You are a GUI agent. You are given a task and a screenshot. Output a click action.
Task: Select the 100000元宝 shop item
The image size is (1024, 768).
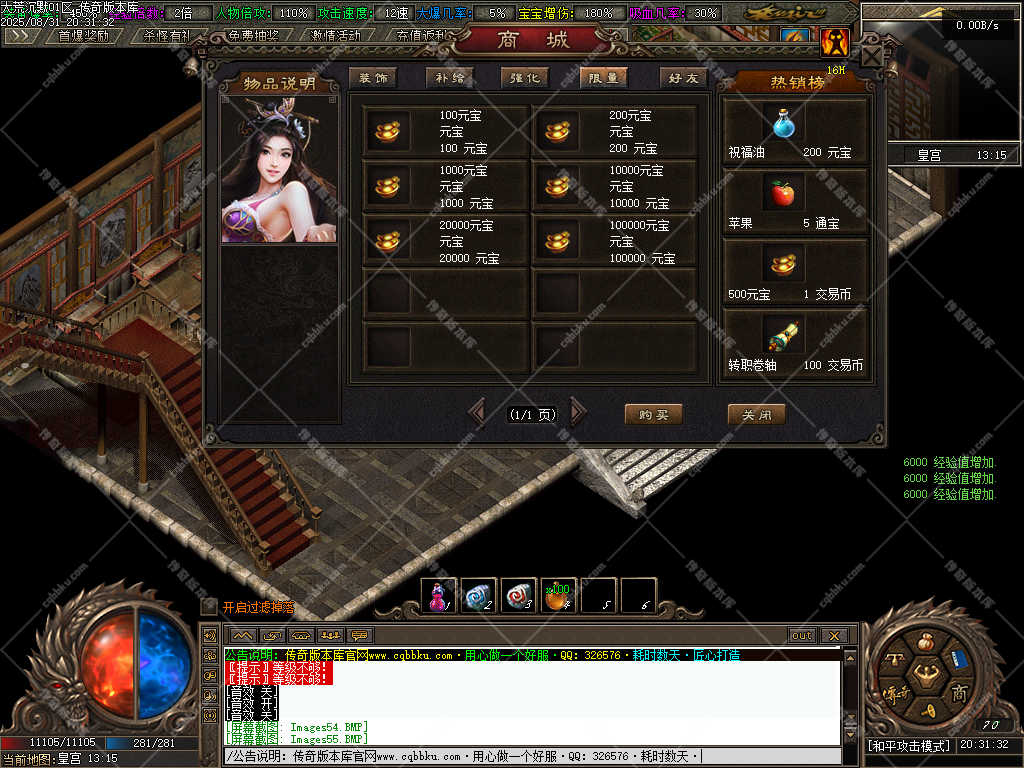click(x=614, y=242)
